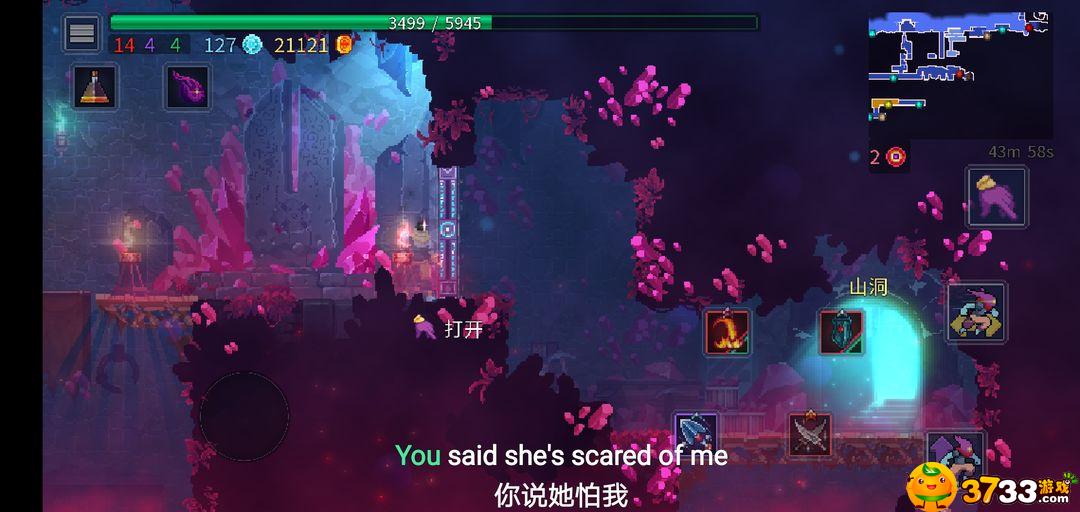Image resolution: width=1080 pixels, height=512 pixels.
Task: Touch the virtual movement joystick
Action: [x=244, y=416]
